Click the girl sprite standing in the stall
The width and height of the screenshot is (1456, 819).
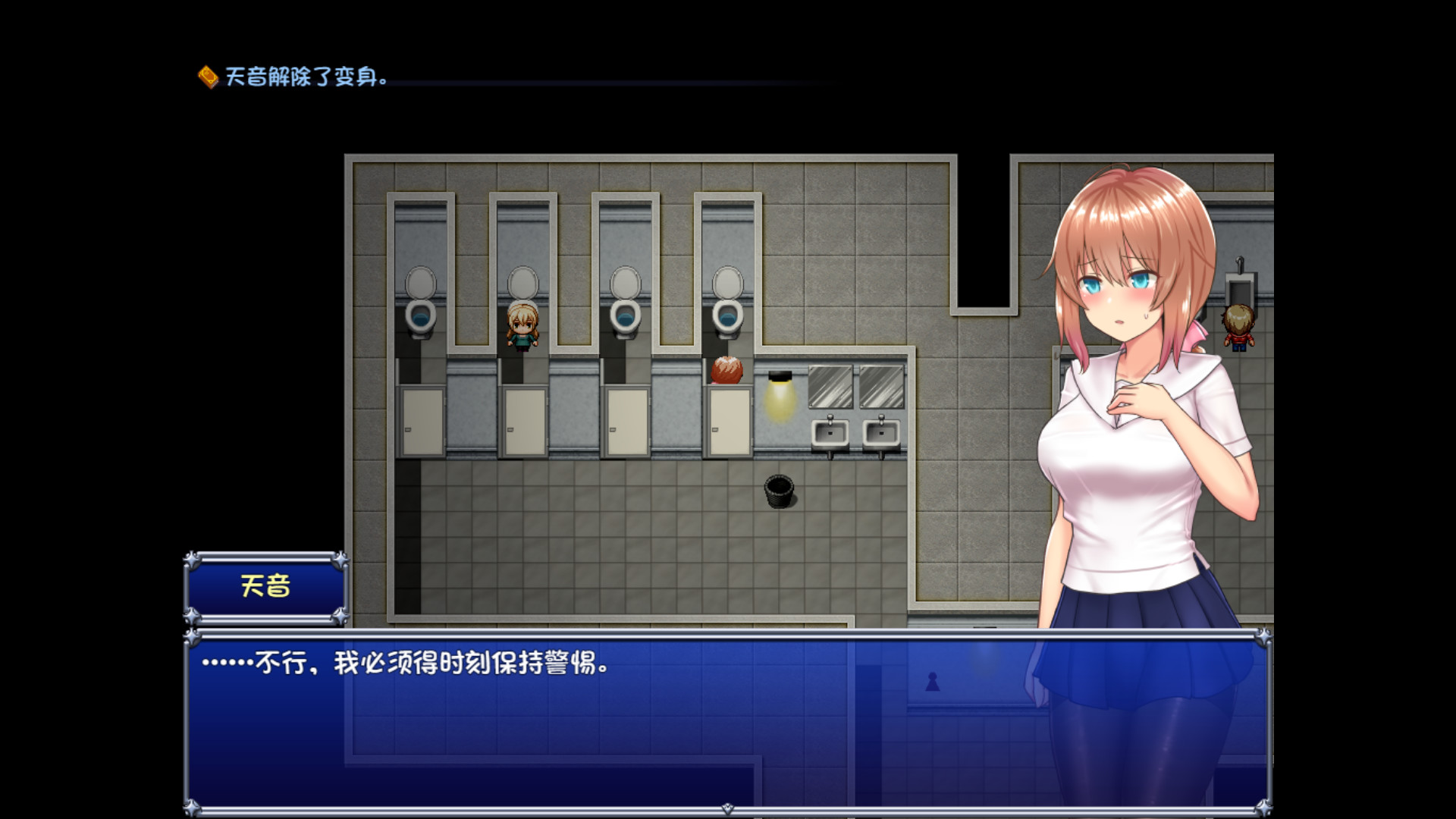point(522,330)
